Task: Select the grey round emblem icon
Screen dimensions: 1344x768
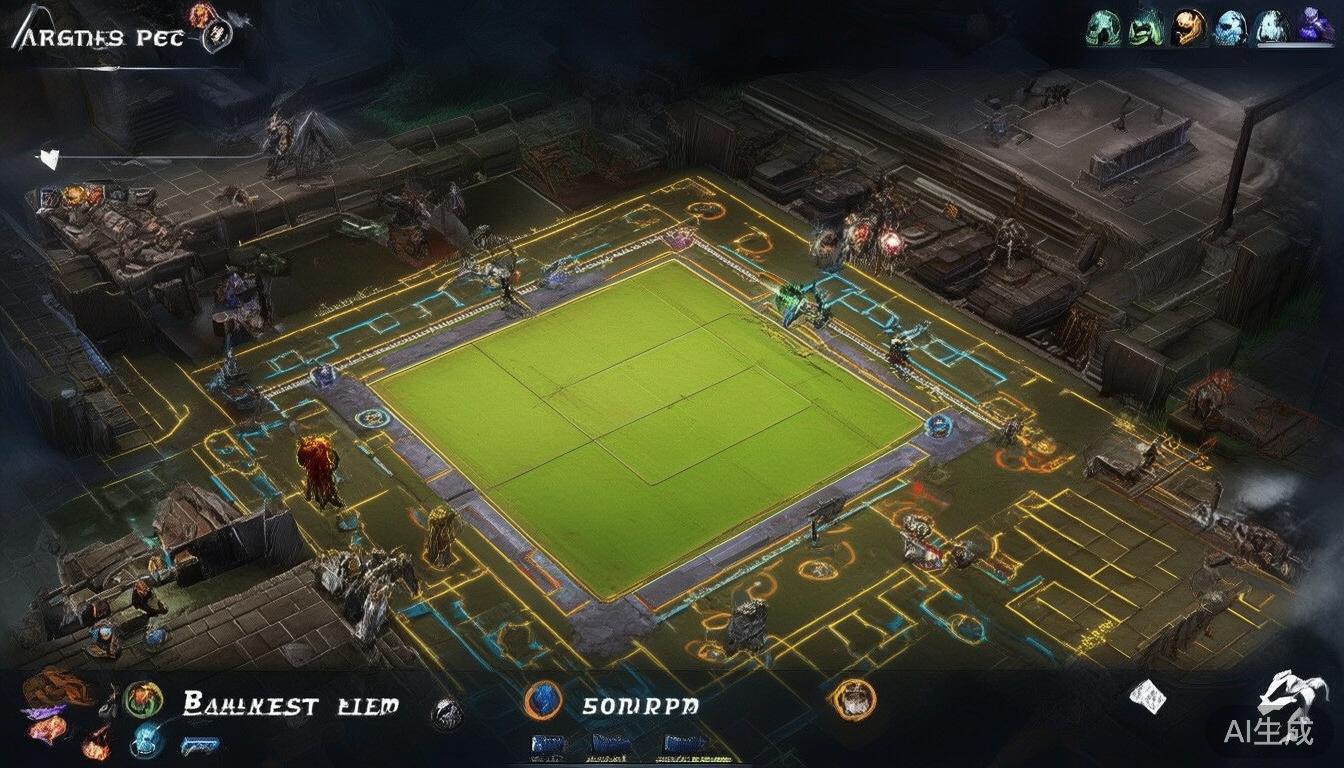Action: tap(446, 712)
